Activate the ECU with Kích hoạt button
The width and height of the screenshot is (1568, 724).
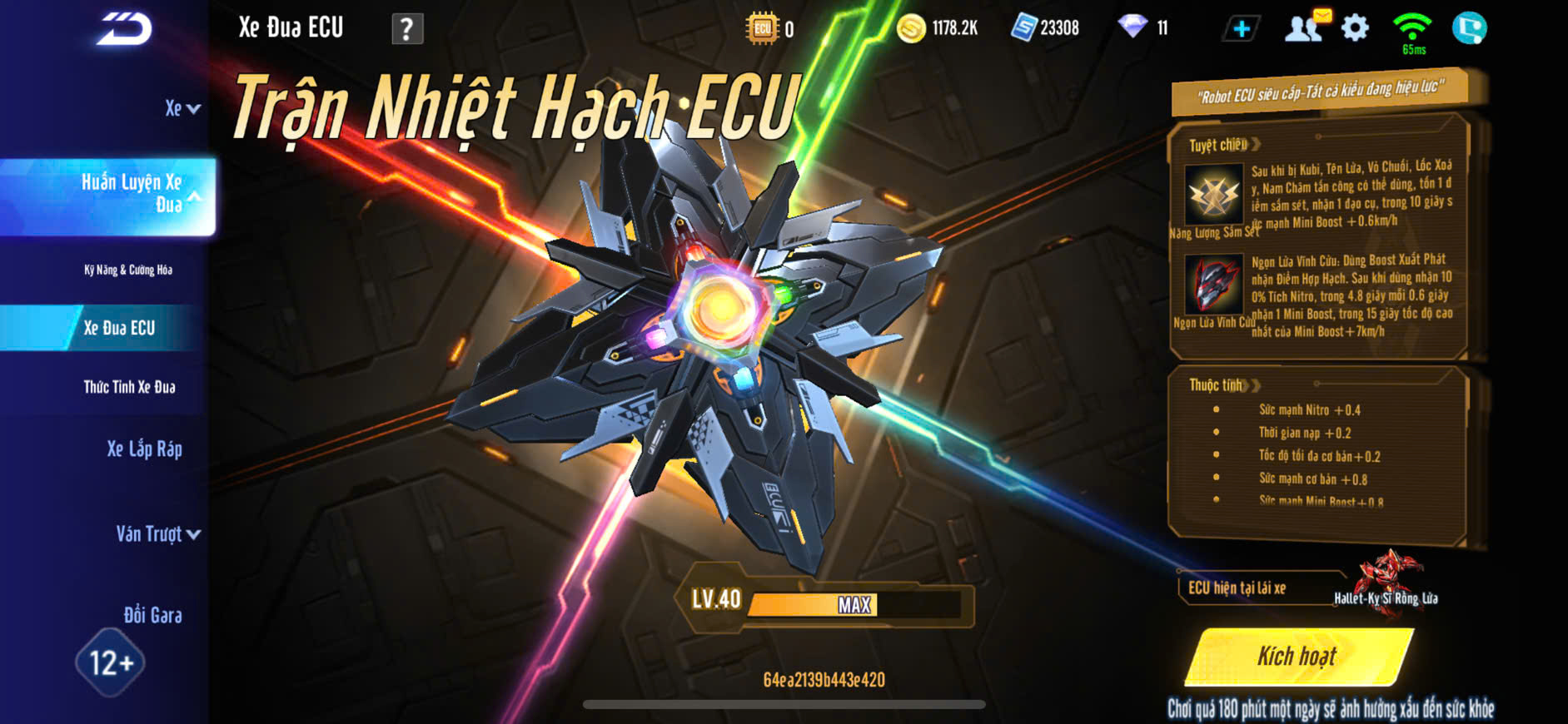[x=1298, y=657]
